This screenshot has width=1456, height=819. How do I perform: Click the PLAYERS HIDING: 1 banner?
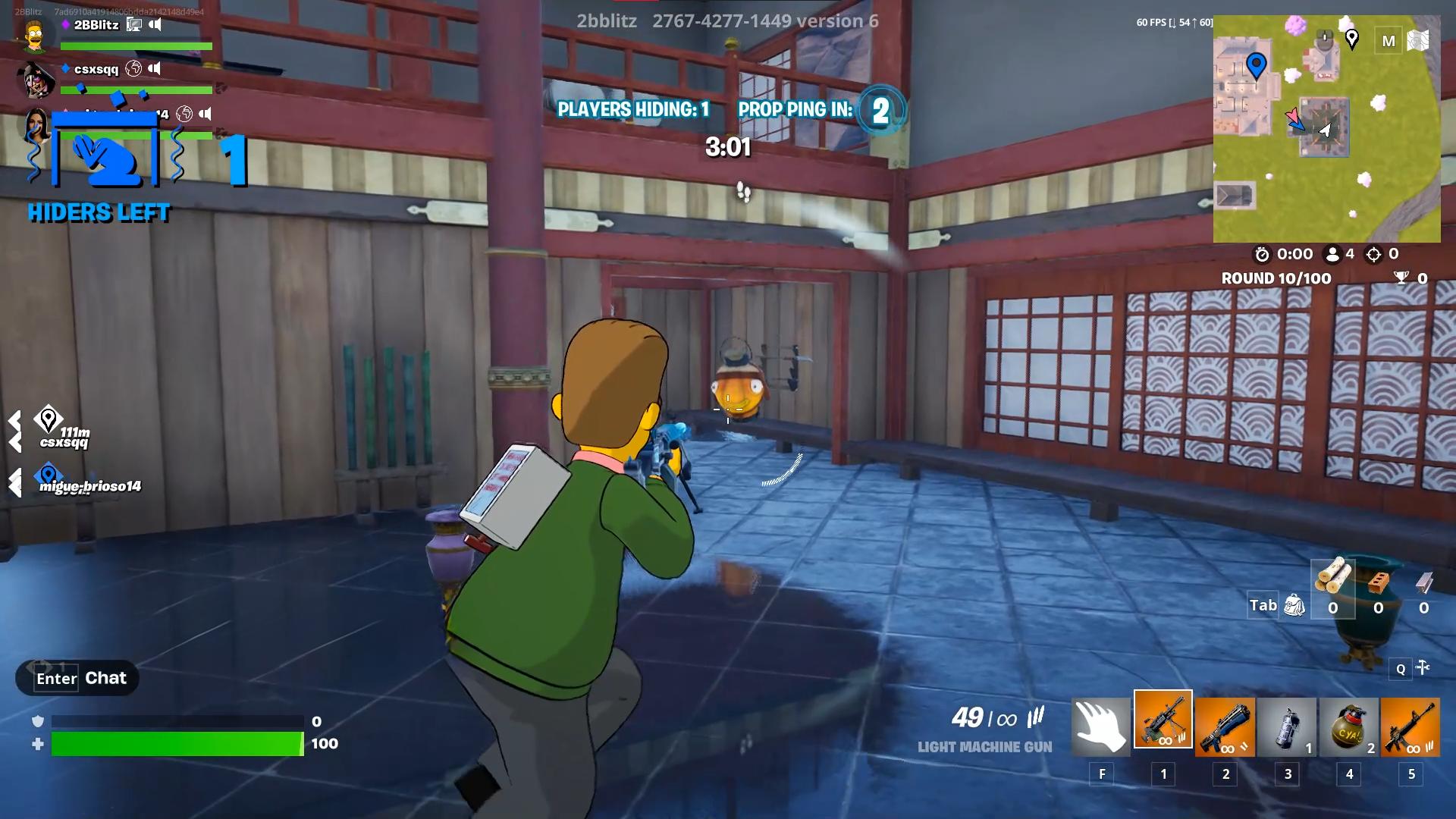click(634, 109)
